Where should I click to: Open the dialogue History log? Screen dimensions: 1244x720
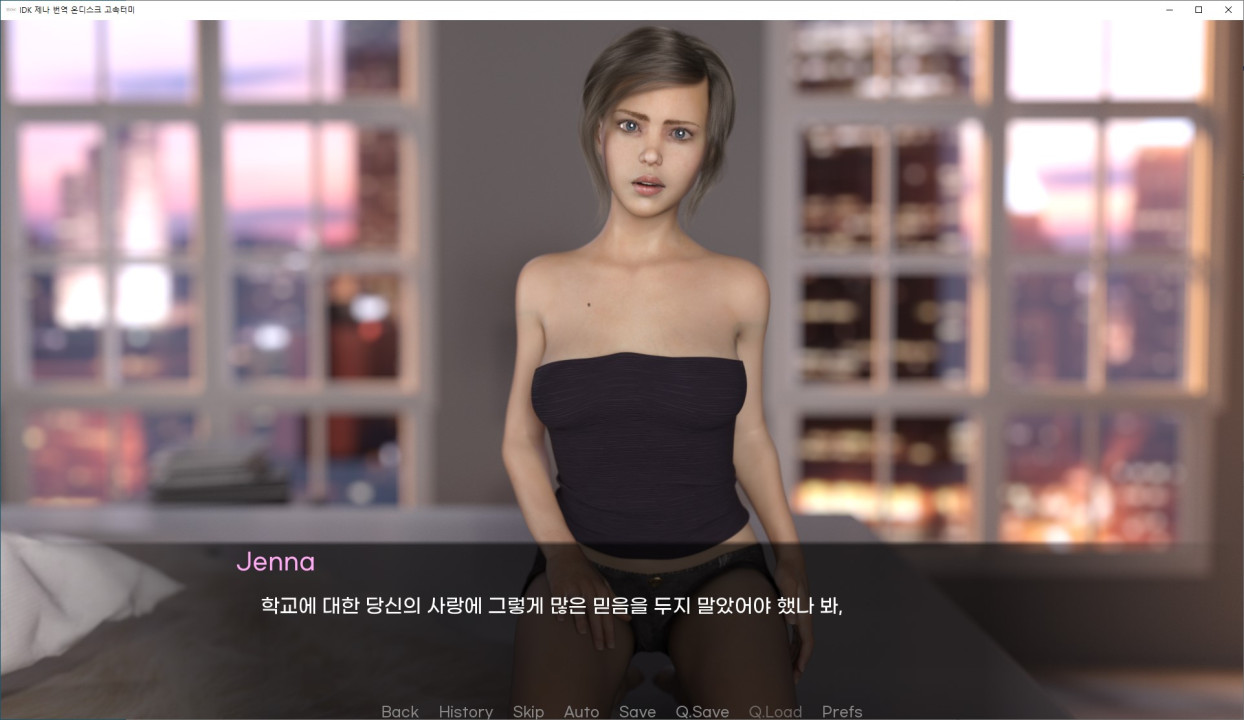(x=465, y=711)
